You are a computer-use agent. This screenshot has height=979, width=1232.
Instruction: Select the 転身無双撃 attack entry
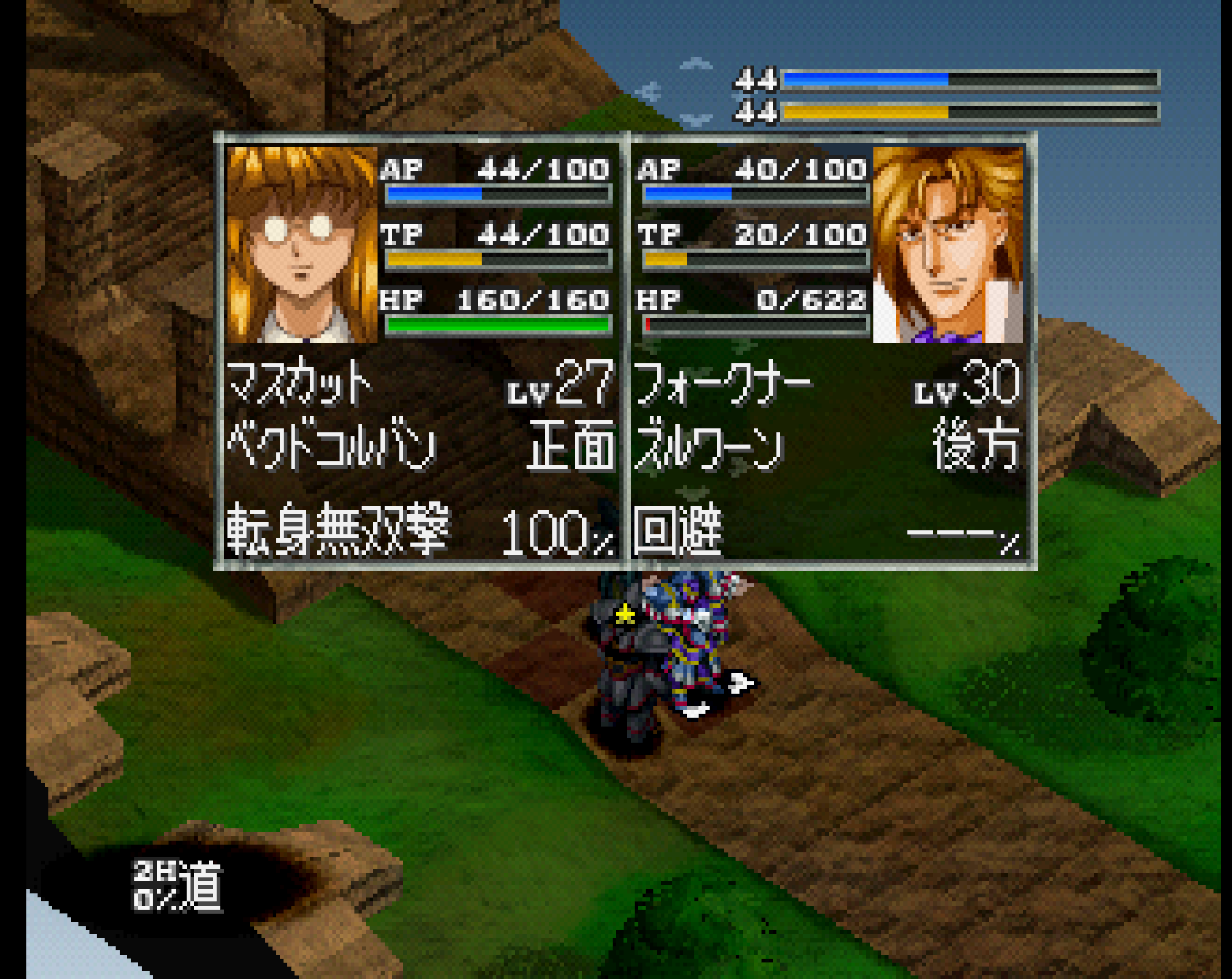(x=338, y=530)
